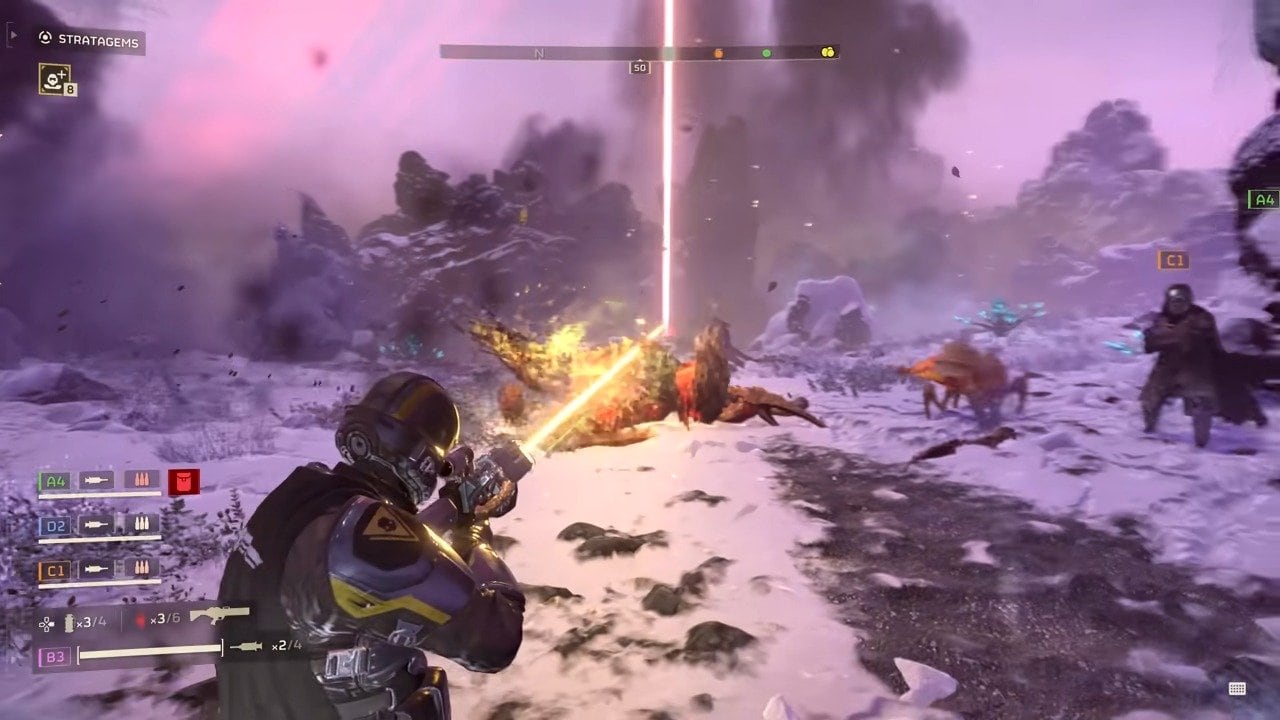This screenshot has width=1280, height=720.
Task: Click the red supply pack icon beside A4
Action: 182,480
